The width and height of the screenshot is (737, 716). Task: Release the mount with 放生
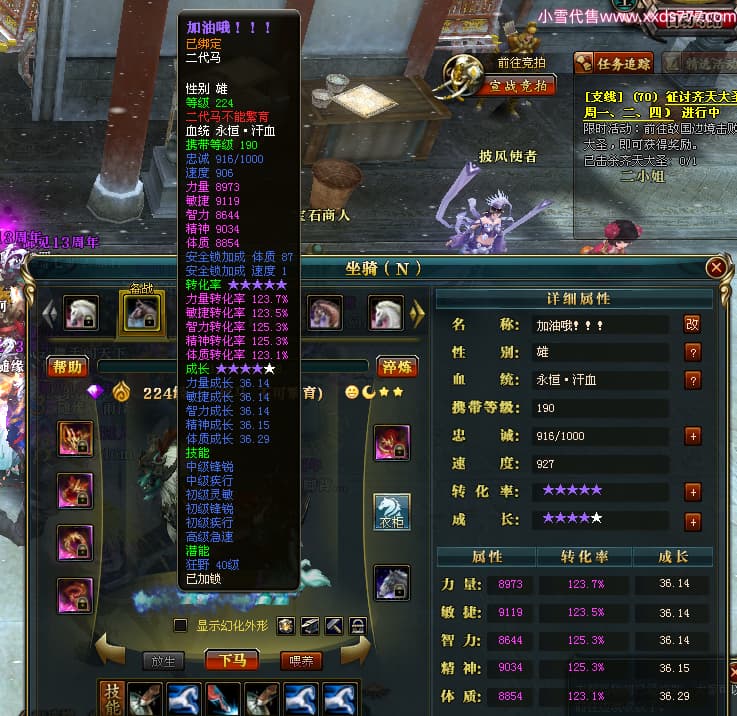[162, 660]
